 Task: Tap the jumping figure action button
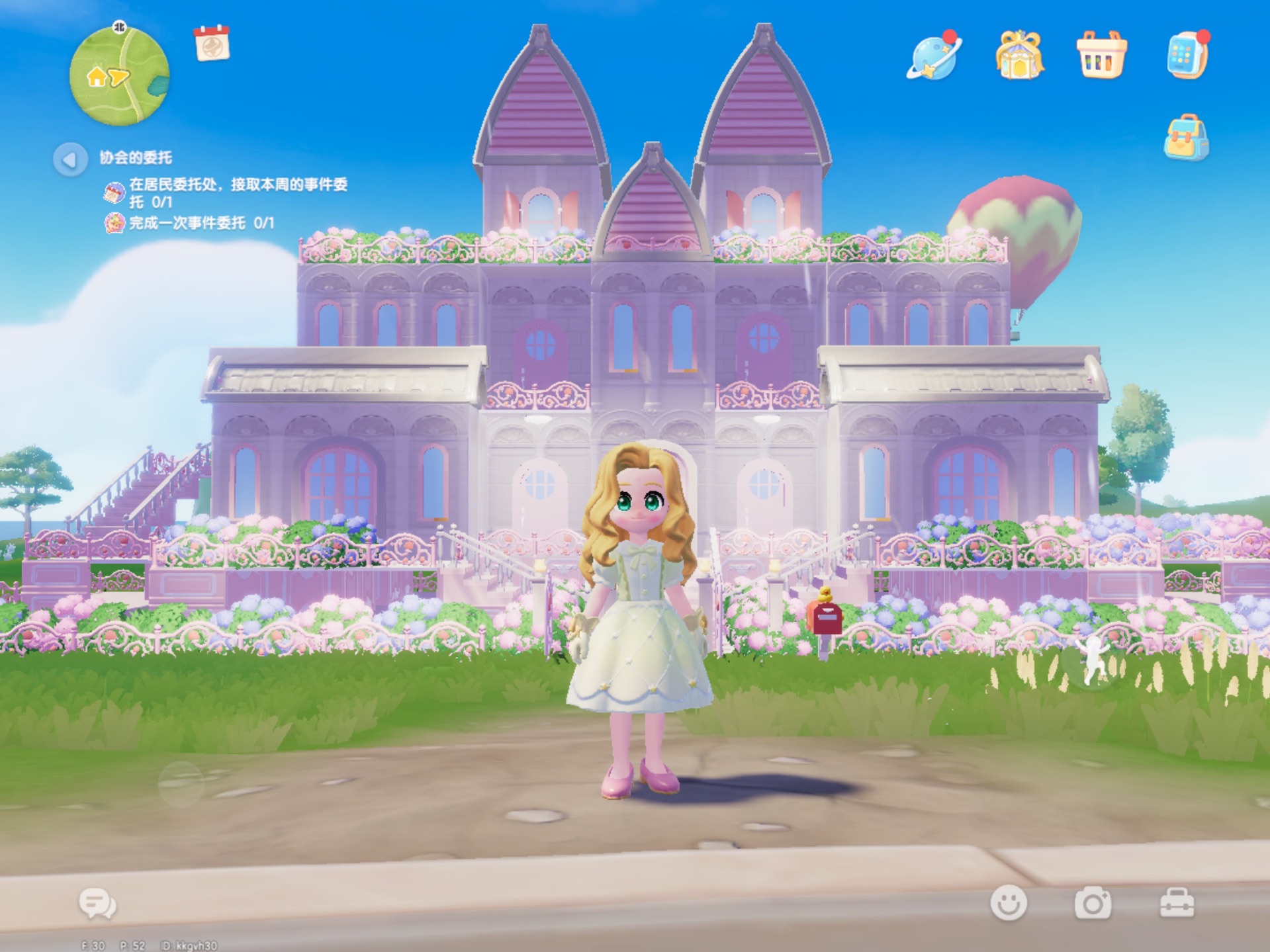point(1093,662)
